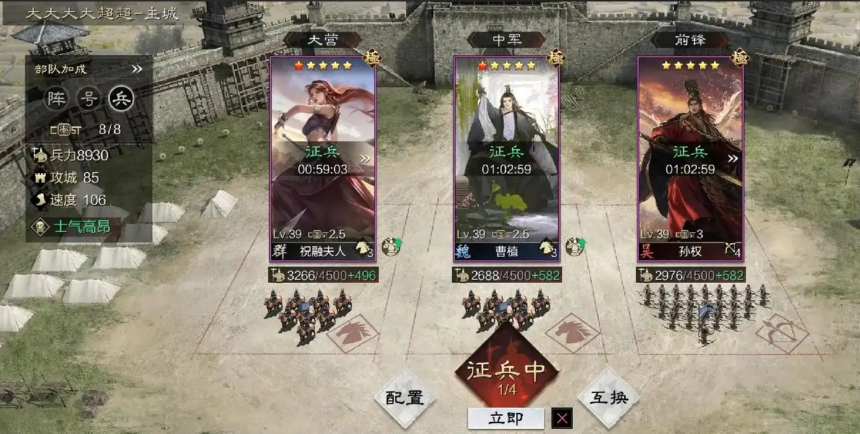This screenshot has width=860, height=434.
Task: Switch to the 阵 formation tab
Action: coord(57,97)
